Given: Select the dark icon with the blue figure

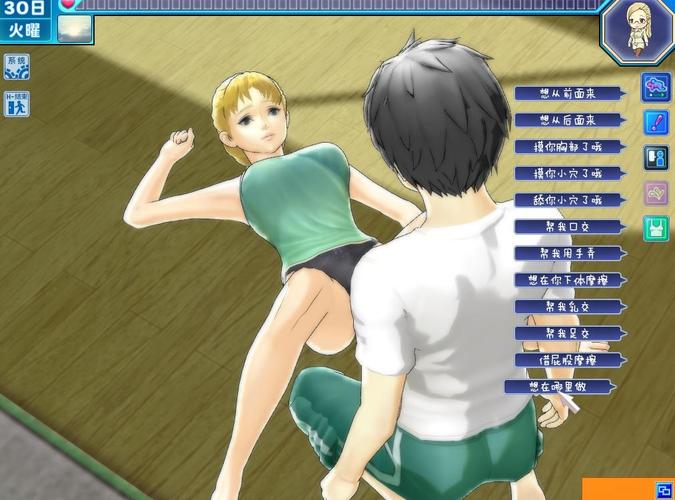Looking at the screenshot, I should pyautogui.click(x=656, y=158).
